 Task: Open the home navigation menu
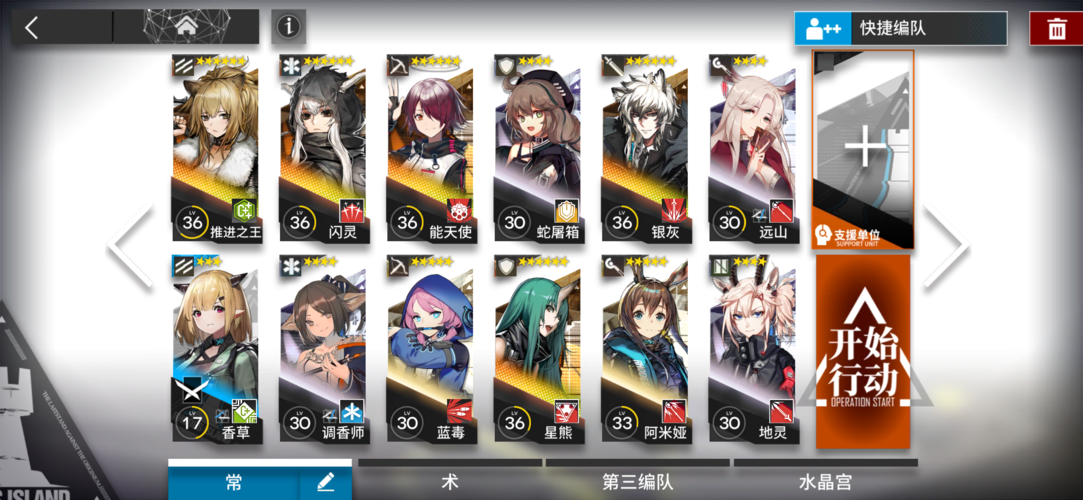185,27
